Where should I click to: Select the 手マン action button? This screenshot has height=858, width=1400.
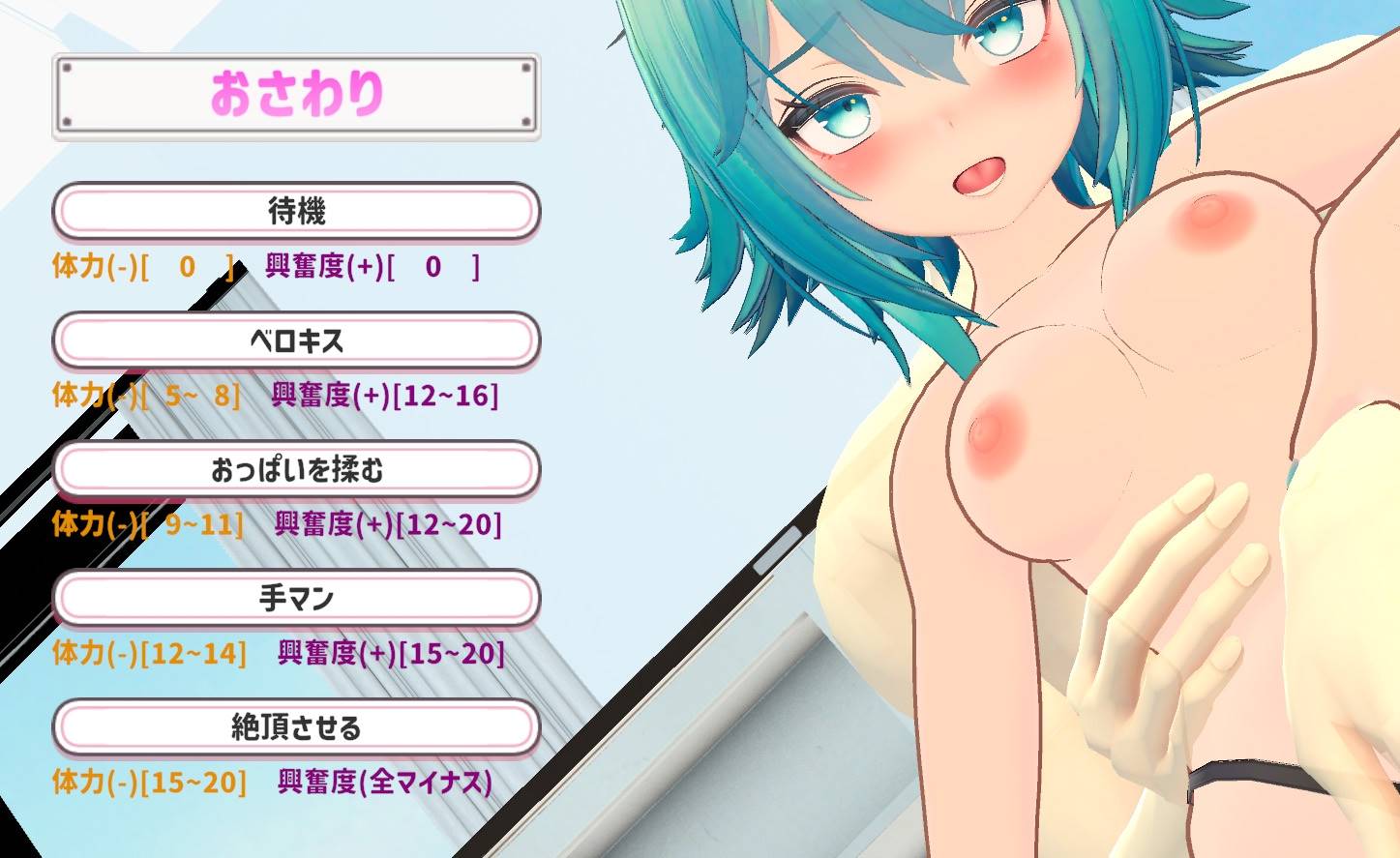coord(297,599)
